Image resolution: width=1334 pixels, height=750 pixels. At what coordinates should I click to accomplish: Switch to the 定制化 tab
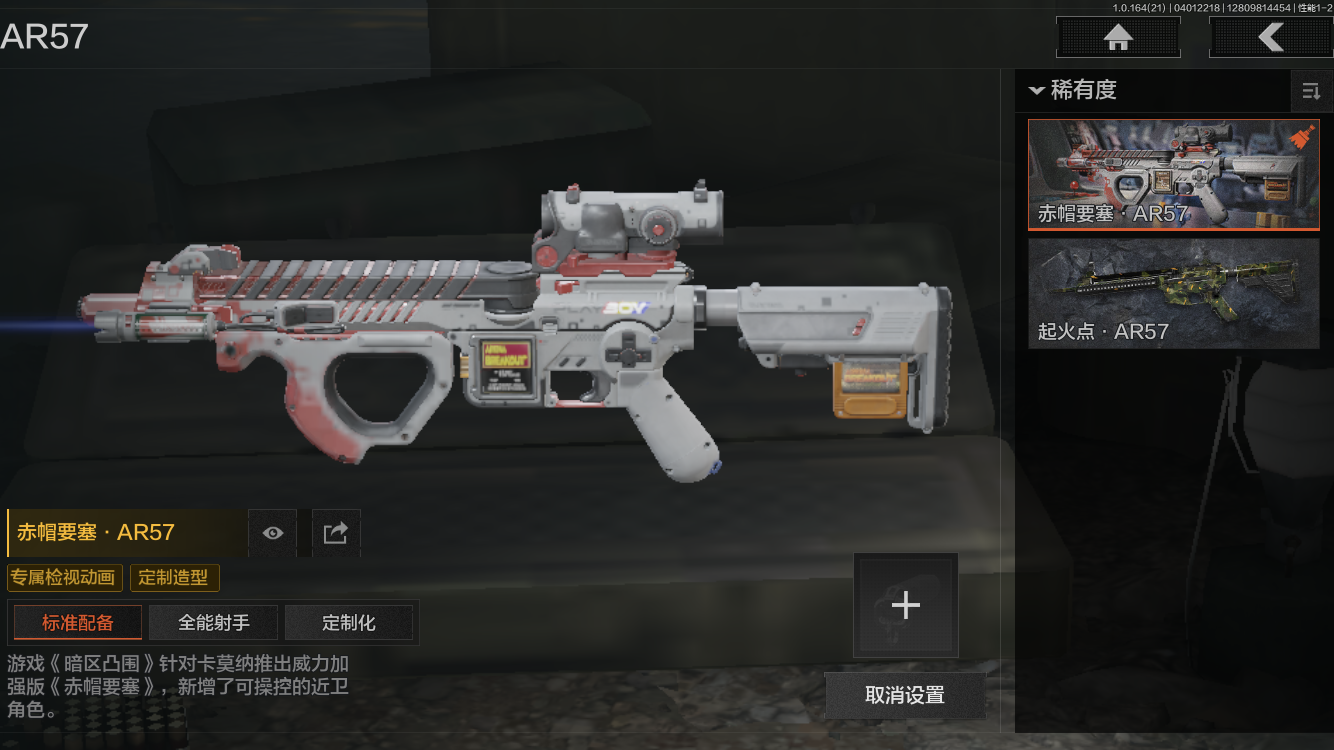pos(349,622)
